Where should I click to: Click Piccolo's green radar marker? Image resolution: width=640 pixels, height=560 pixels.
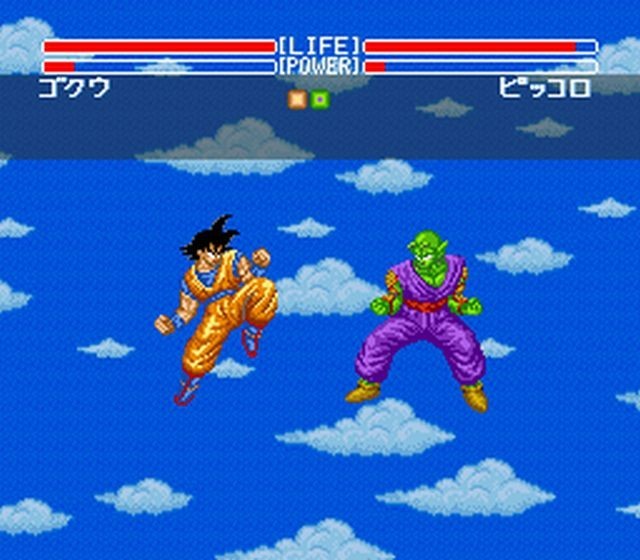319,99
